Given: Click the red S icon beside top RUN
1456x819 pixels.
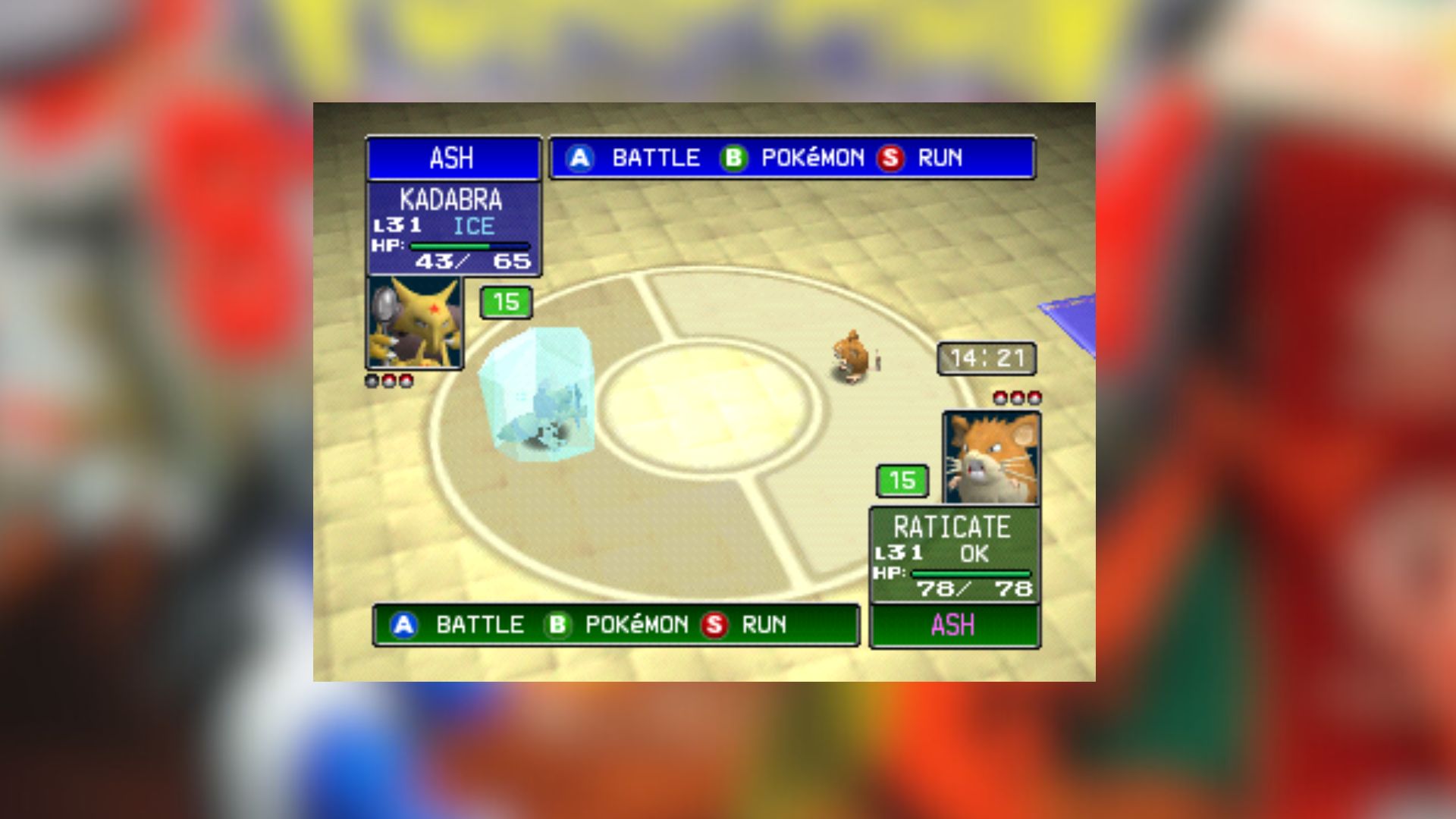Looking at the screenshot, I should click(893, 158).
